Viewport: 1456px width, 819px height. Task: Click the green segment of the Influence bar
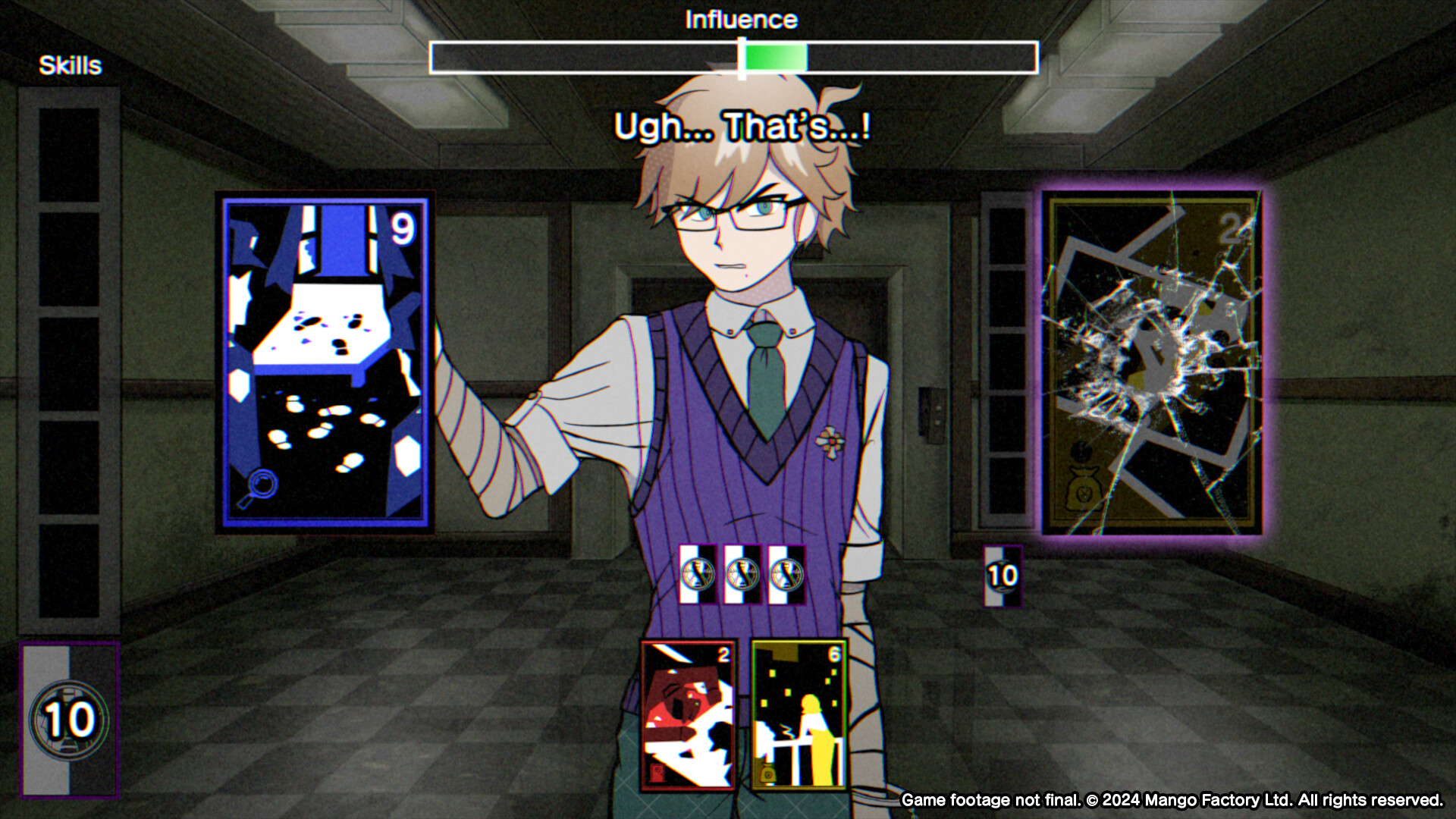(773, 55)
